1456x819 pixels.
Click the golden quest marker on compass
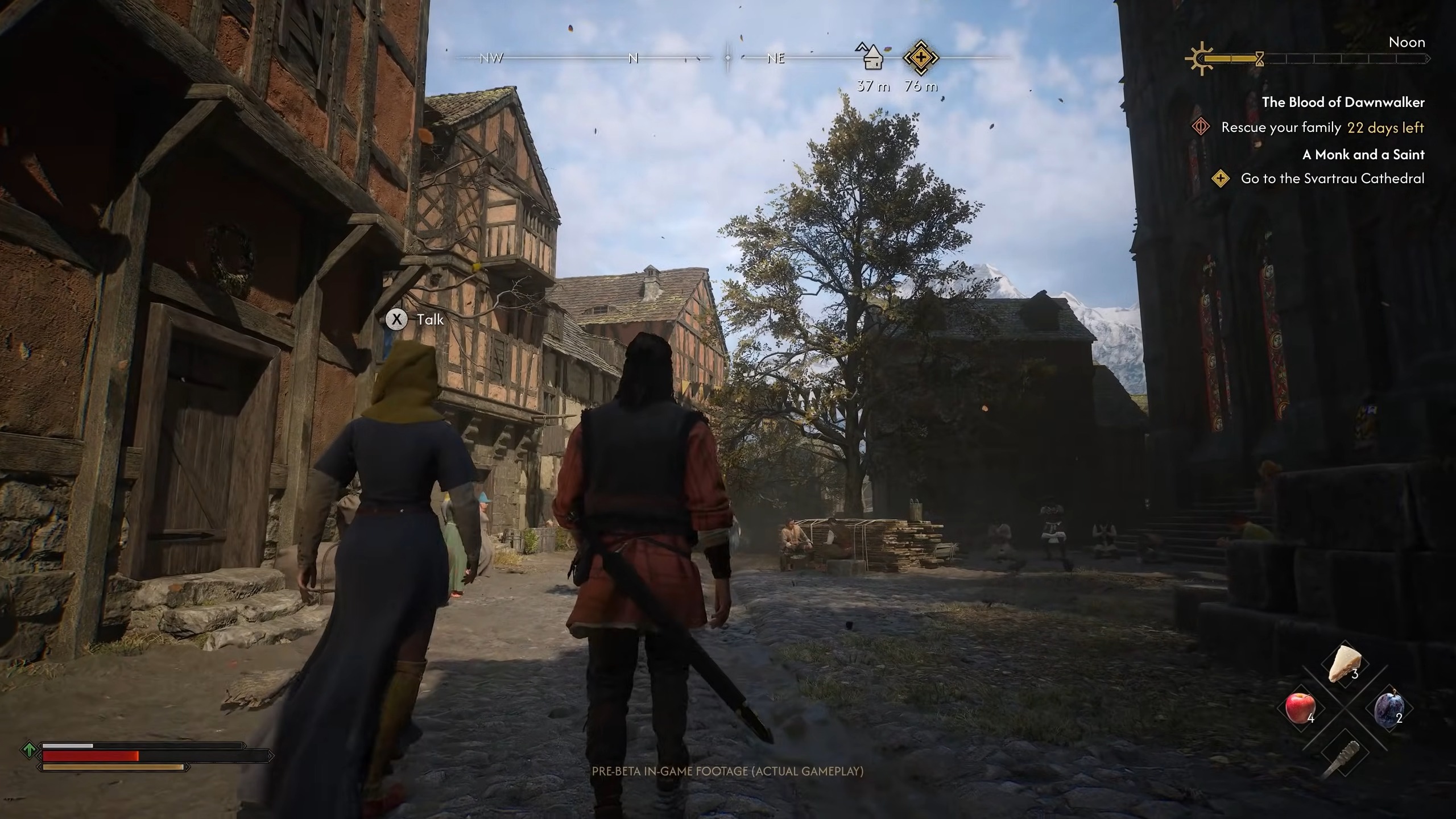click(x=920, y=57)
